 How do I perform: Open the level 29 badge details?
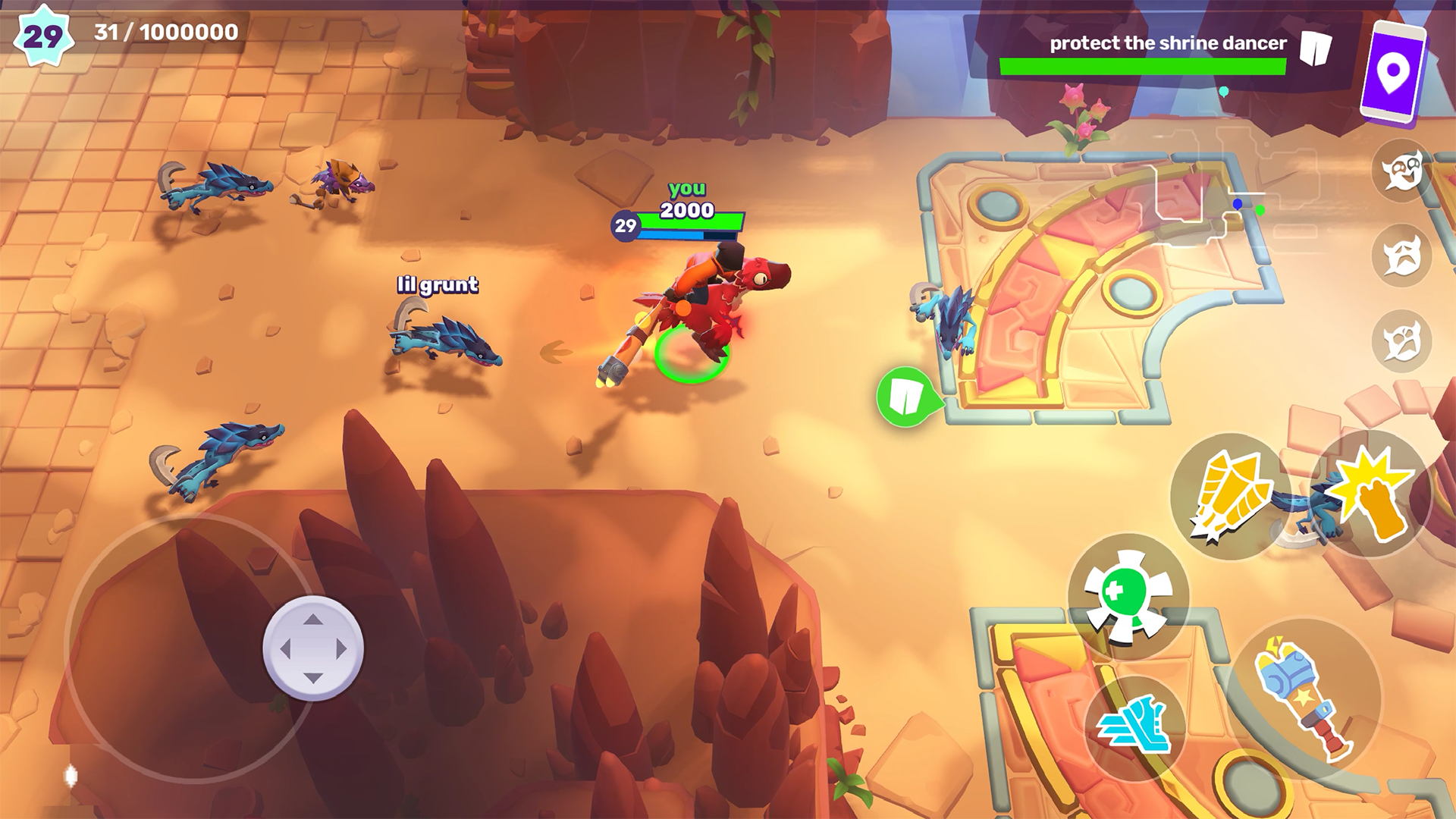[x=43, y=34]
